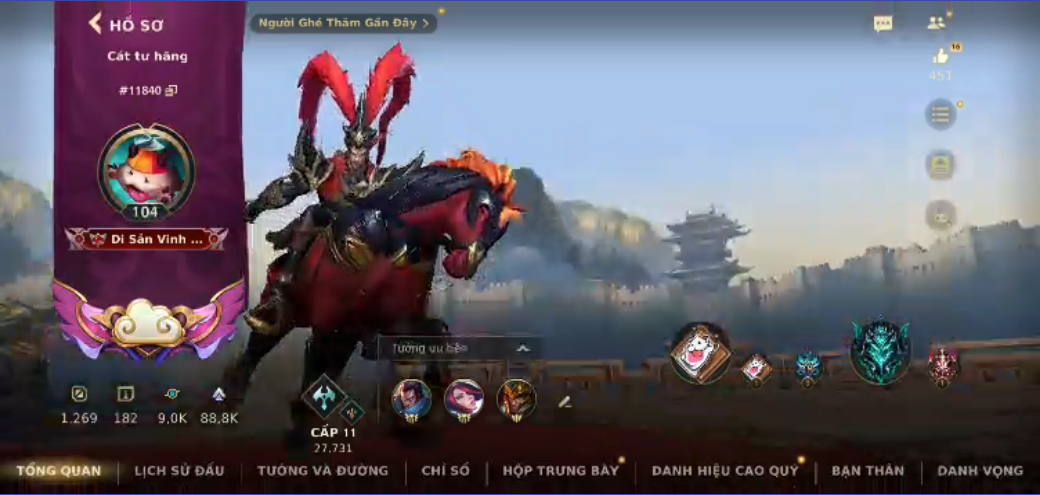Open the poro profile avatar
1040x495 pixels.
(x=146, y=170)
